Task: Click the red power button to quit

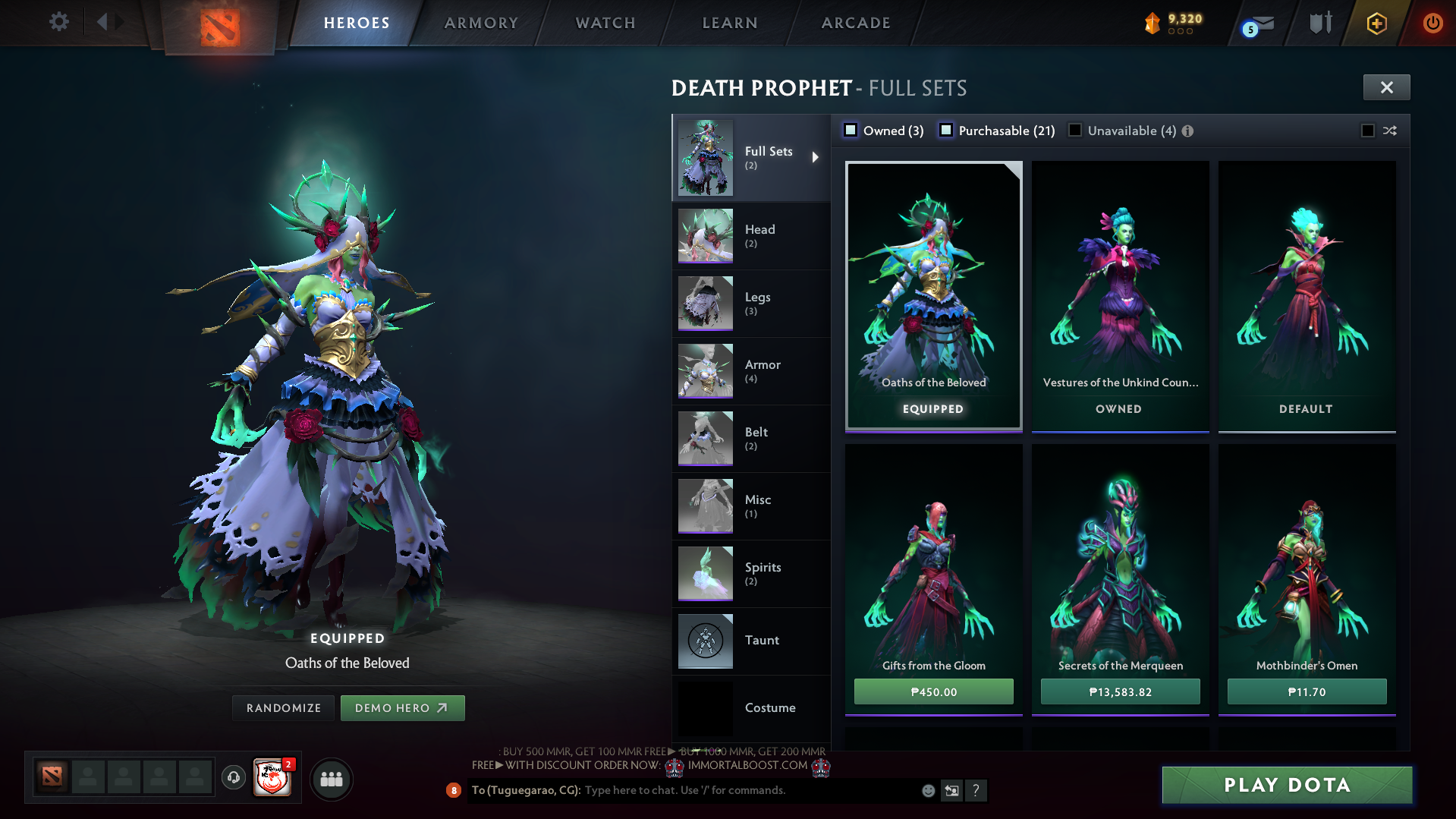Action: coord(1432,22)
